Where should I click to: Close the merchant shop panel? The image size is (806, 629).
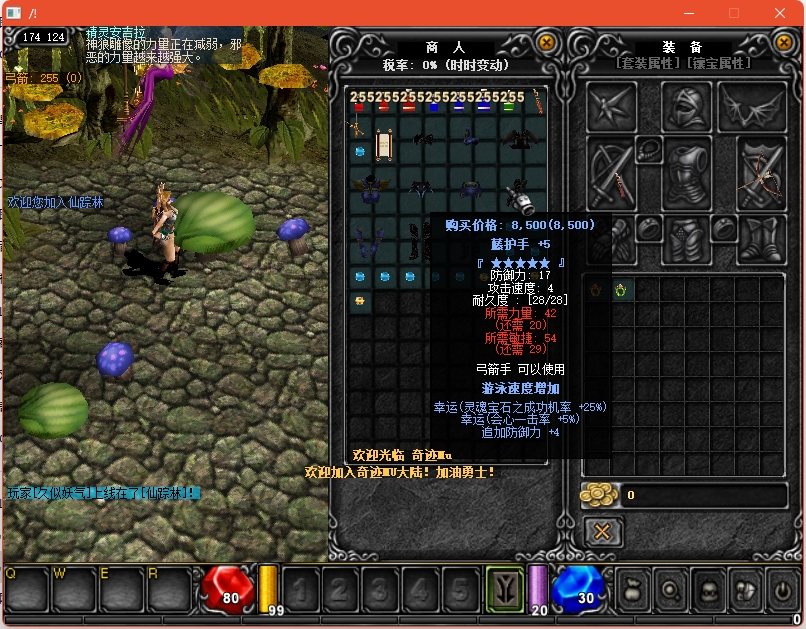546,42
